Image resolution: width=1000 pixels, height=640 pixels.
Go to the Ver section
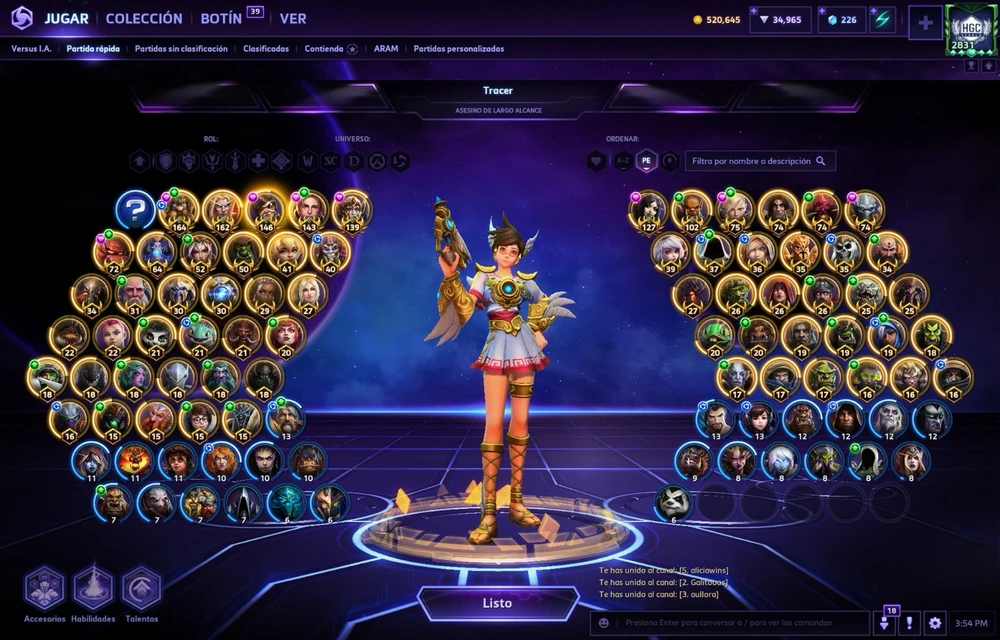tap(293, 18)
